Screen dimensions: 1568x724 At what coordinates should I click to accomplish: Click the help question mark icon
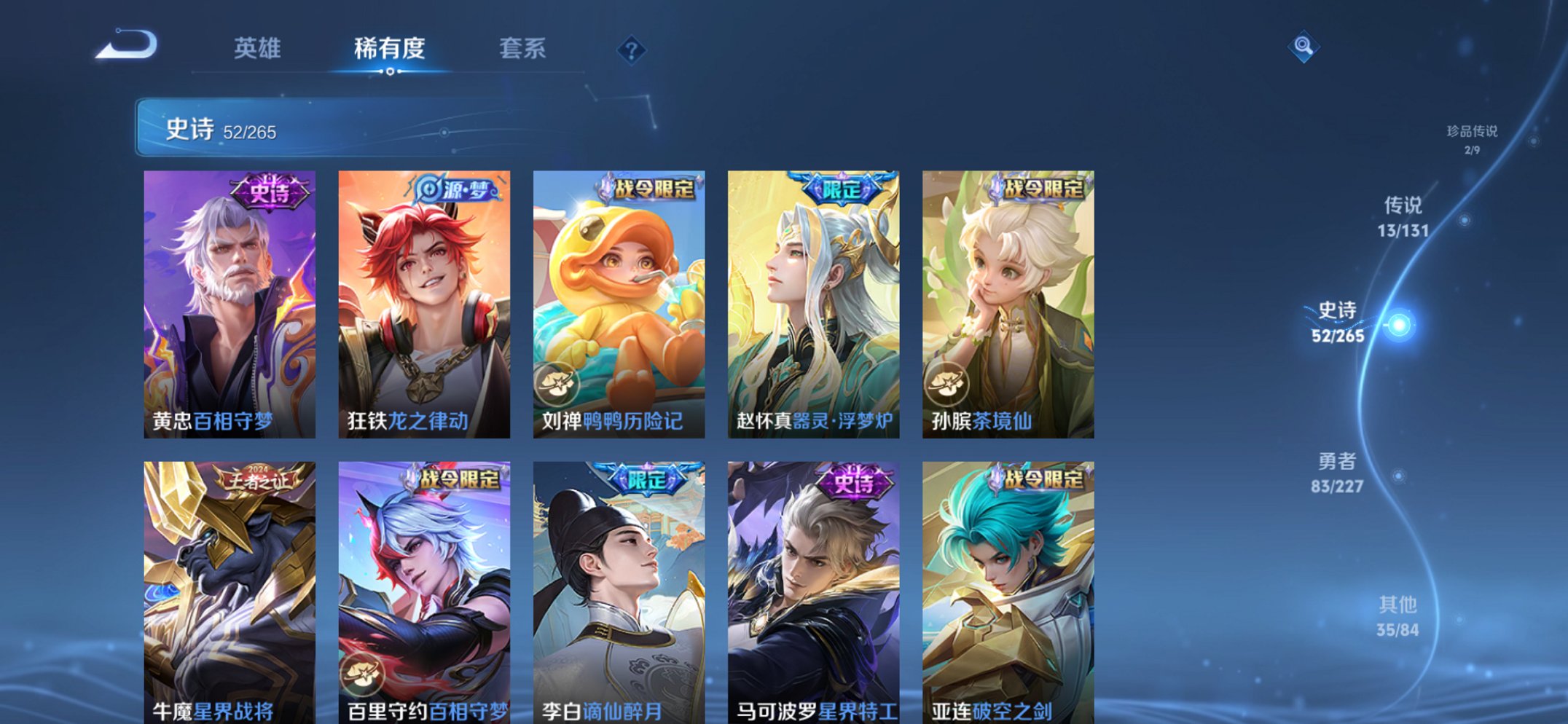(x=633, y=50)
